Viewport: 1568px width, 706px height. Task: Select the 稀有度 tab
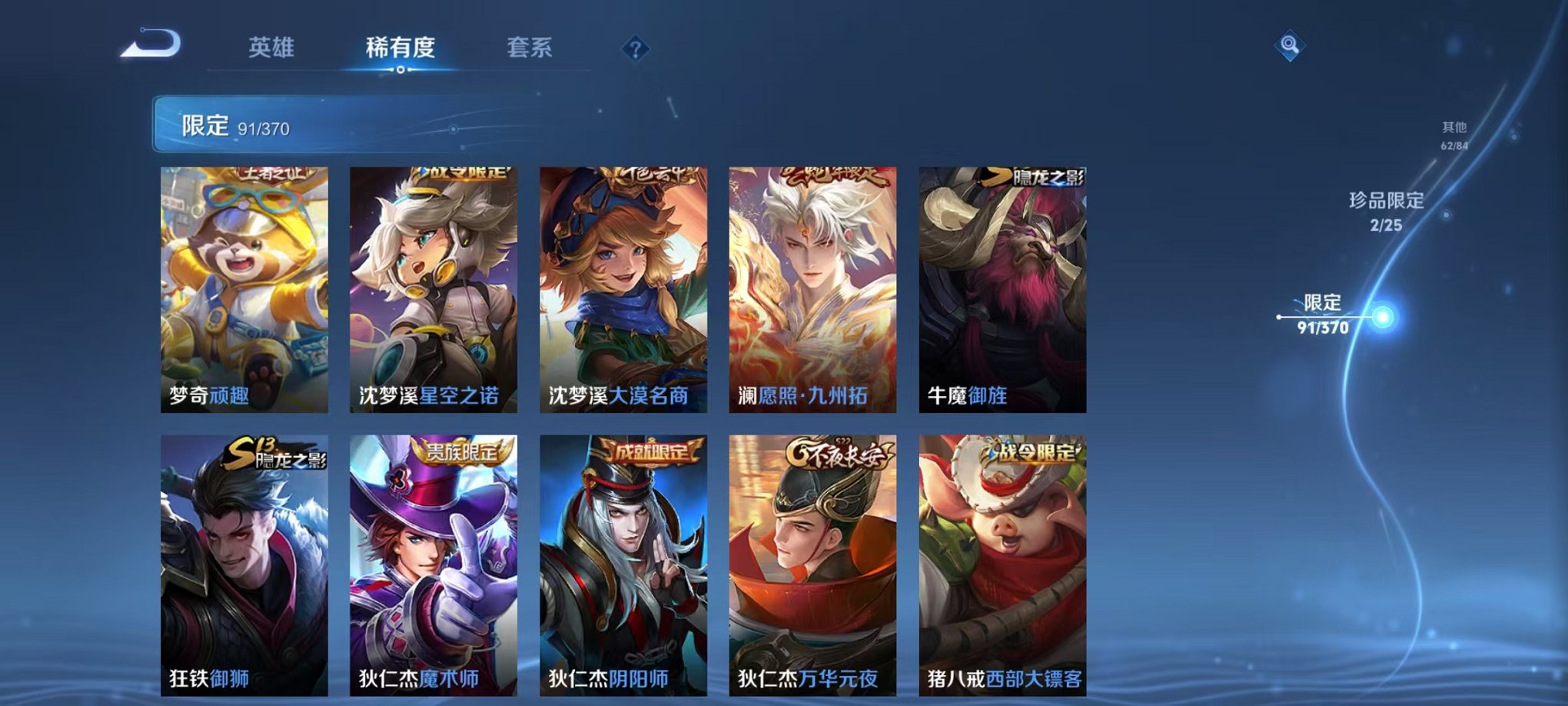[x=398, y=46]
